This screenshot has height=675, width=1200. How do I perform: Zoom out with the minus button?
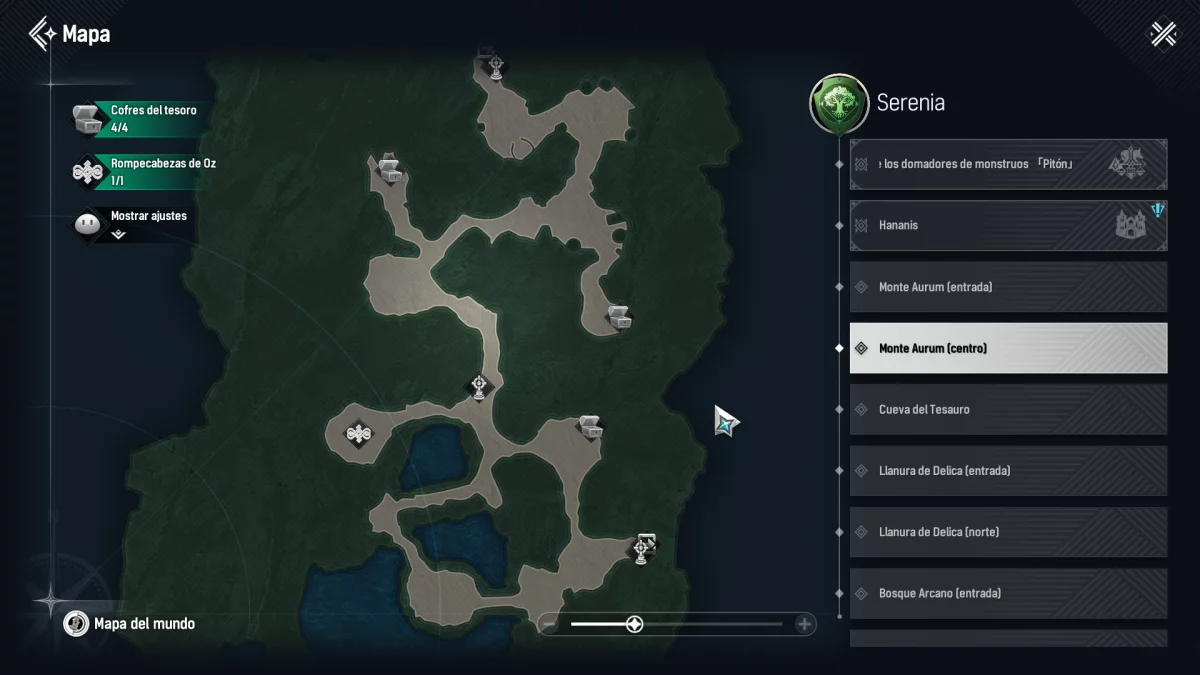549,625
